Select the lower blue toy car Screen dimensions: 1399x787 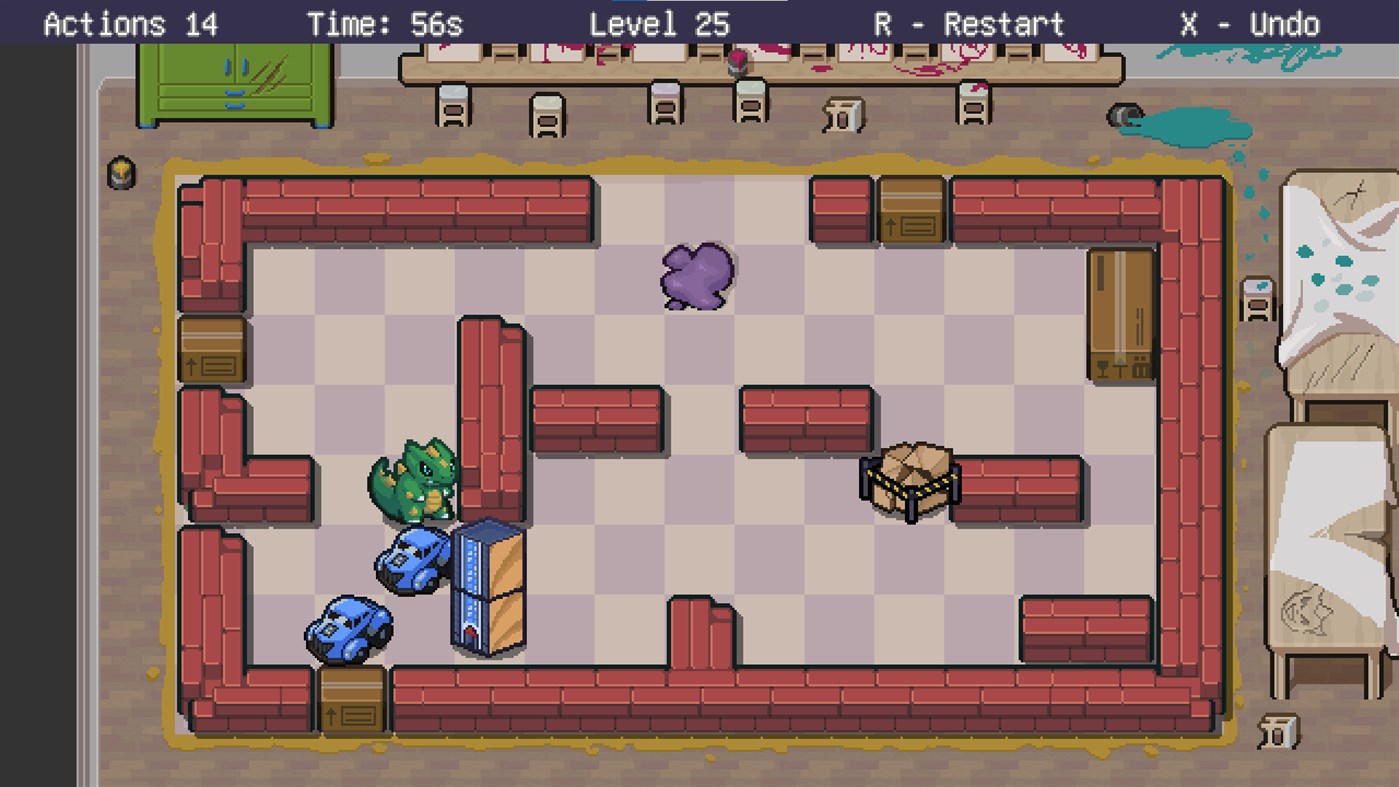click(x=348, y=627)
